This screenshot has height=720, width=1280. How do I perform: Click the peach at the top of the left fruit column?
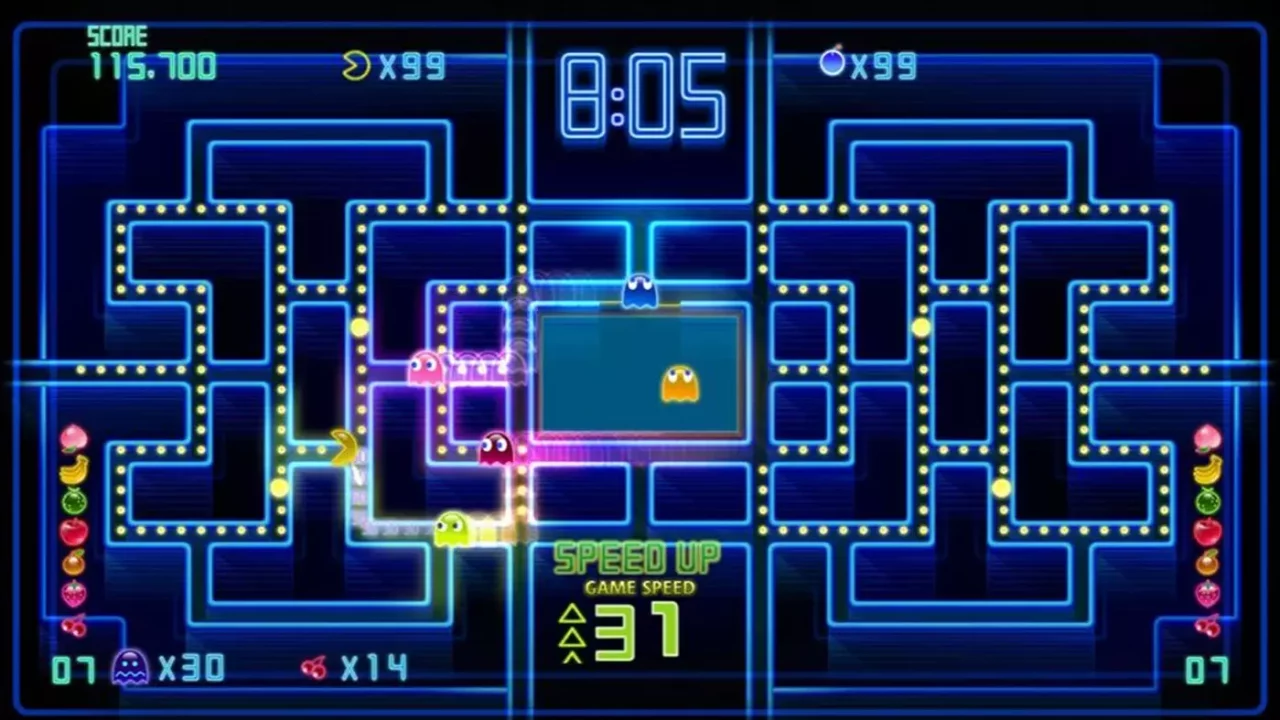pyautogui.click(x=73, y=440)
